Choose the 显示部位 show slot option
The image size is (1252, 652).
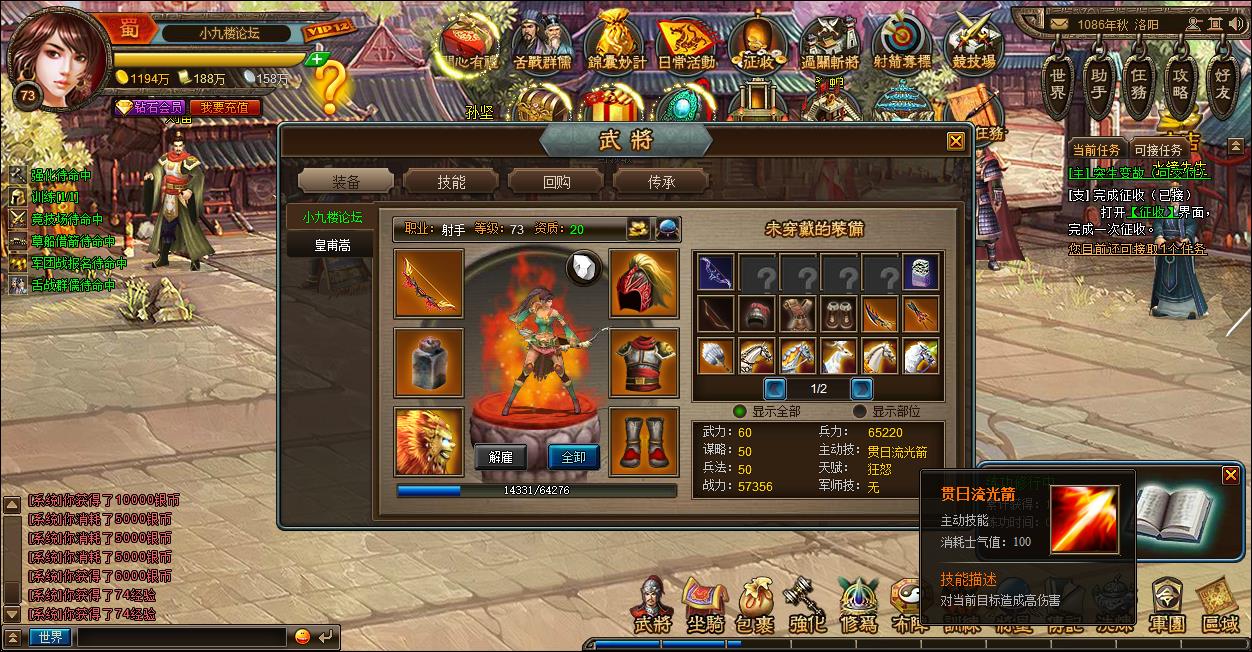click(860, 411)
